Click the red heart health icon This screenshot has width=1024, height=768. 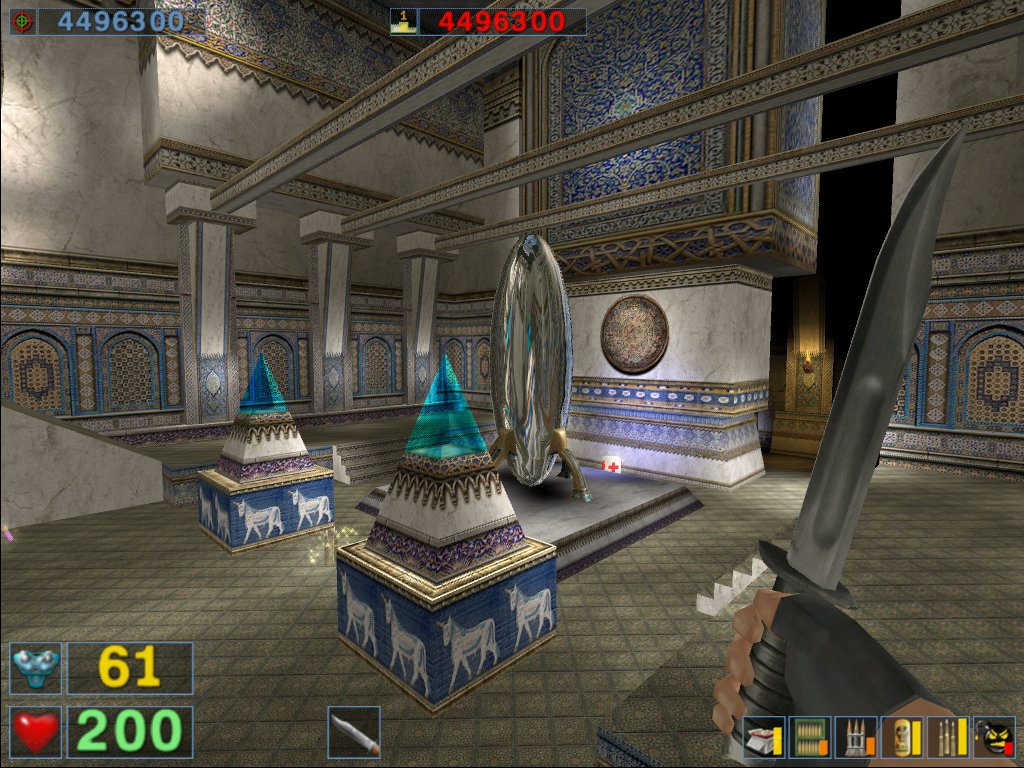click(x=36, y=731)
